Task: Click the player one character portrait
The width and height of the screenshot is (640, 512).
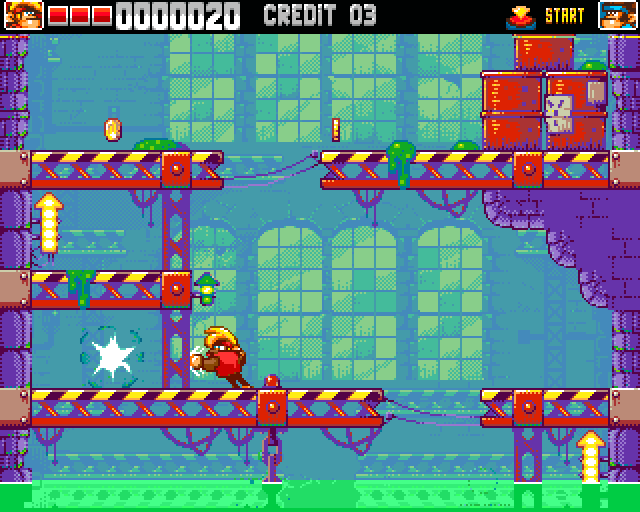Action: pyautogui.click(x=22, y=15)
